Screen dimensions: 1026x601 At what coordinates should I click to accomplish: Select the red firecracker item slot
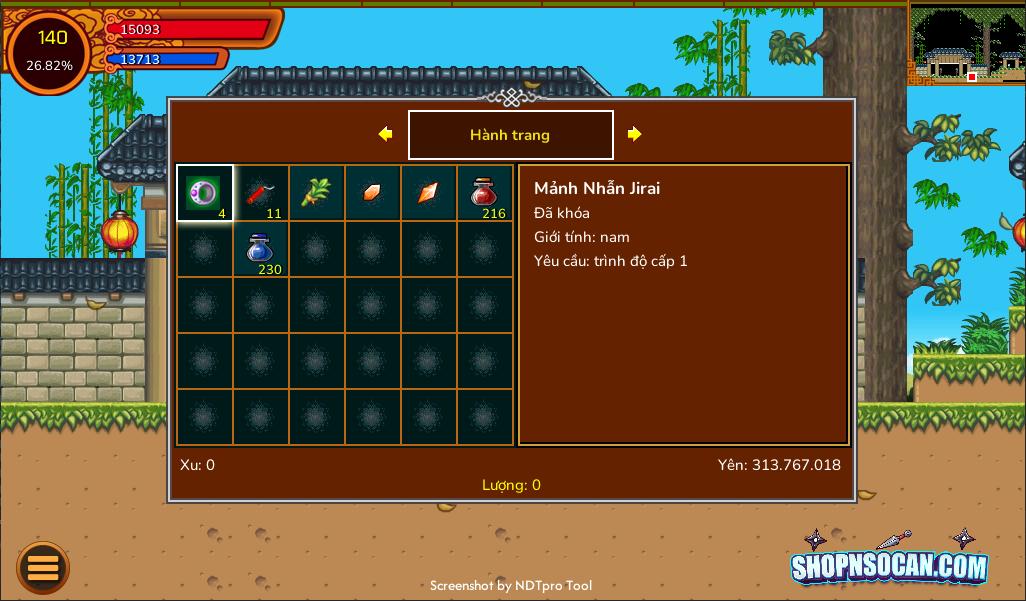point(261,193)
